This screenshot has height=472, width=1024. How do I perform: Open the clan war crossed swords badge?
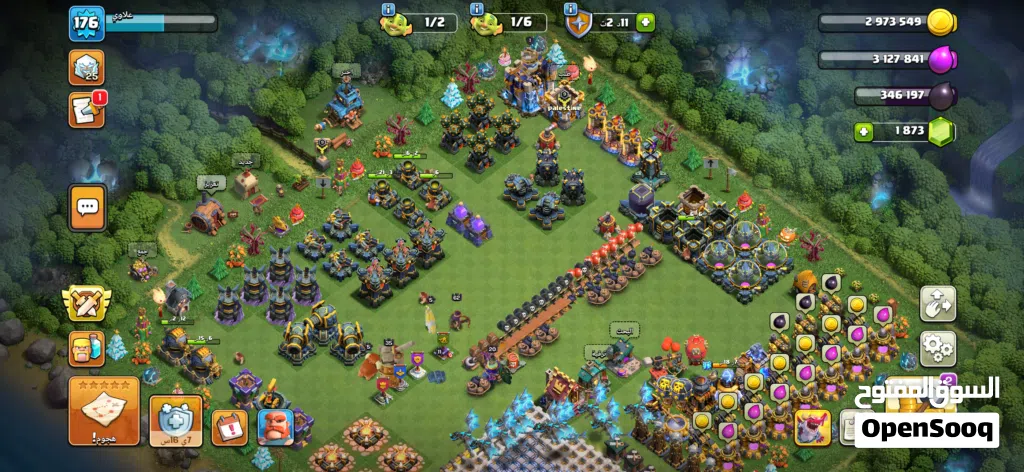pyautogui.click(x=86, y=302)
